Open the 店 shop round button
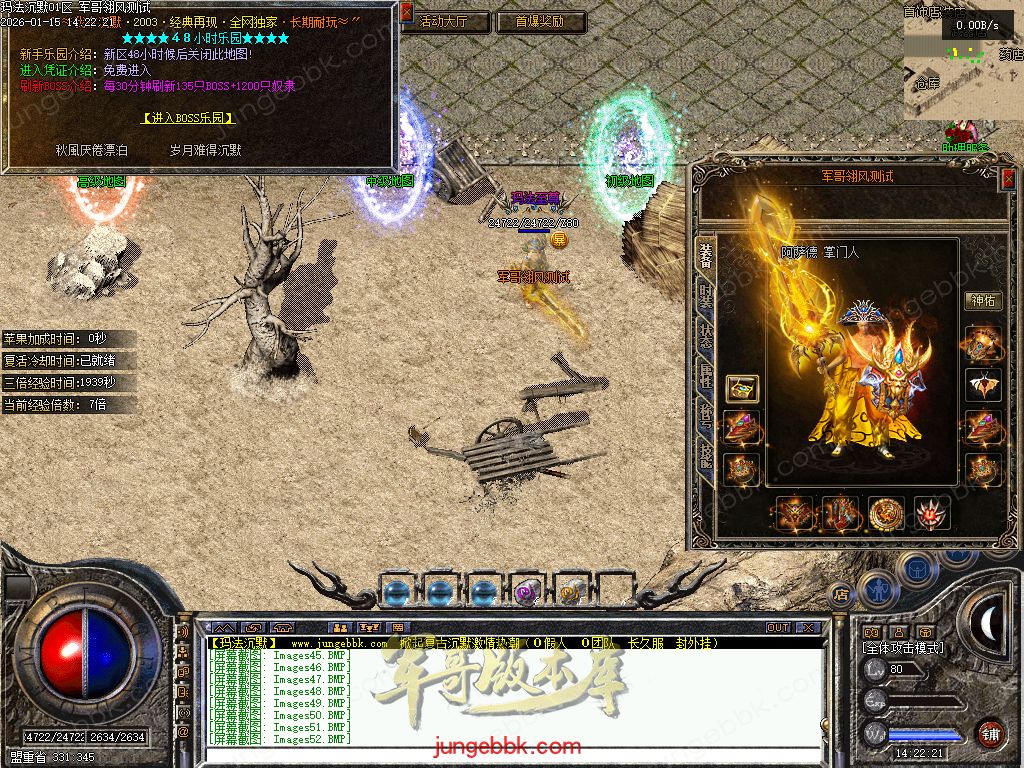 click(x=841, y=592)
